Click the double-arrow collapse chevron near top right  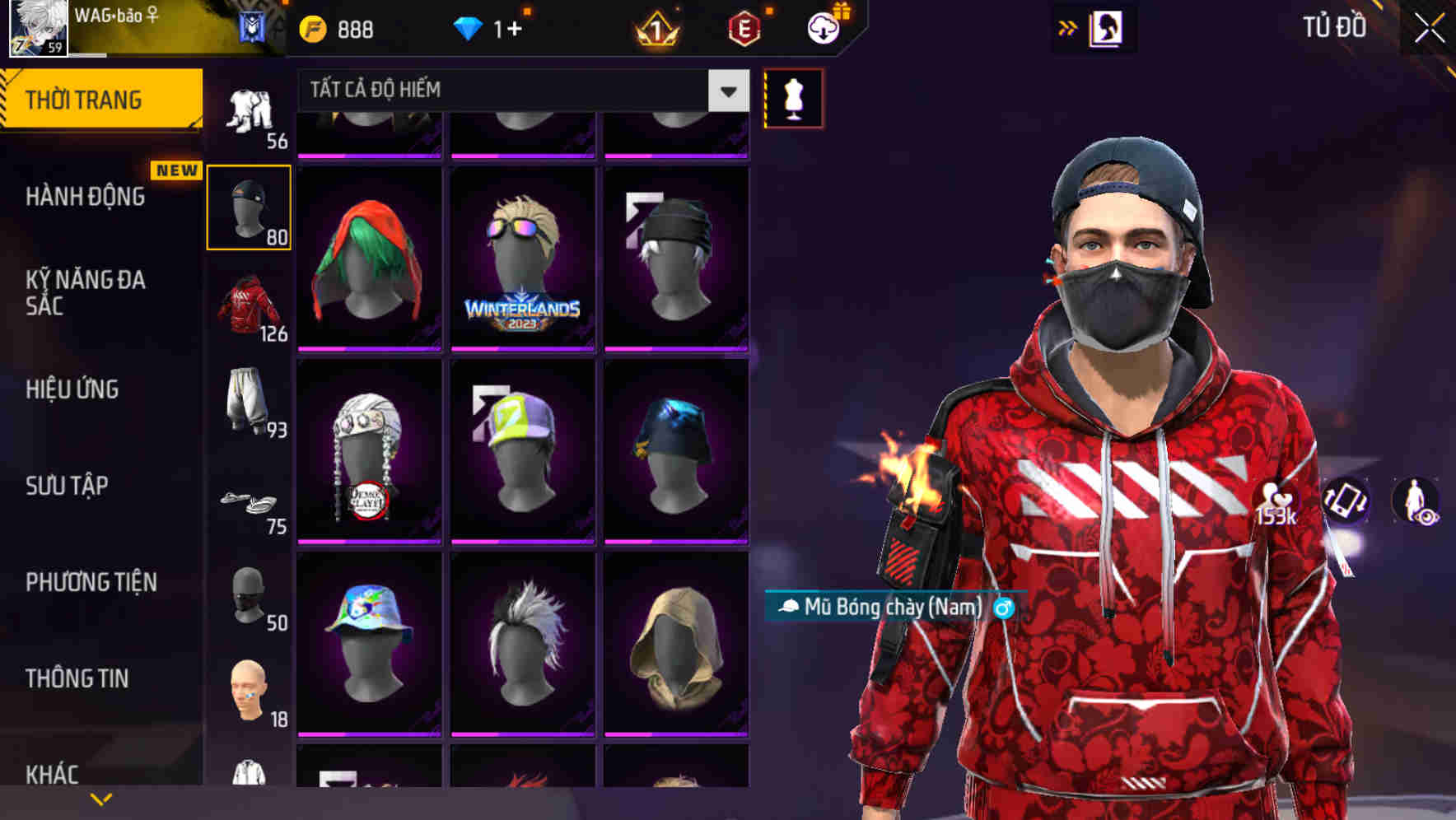click(x=1069, y=27)
